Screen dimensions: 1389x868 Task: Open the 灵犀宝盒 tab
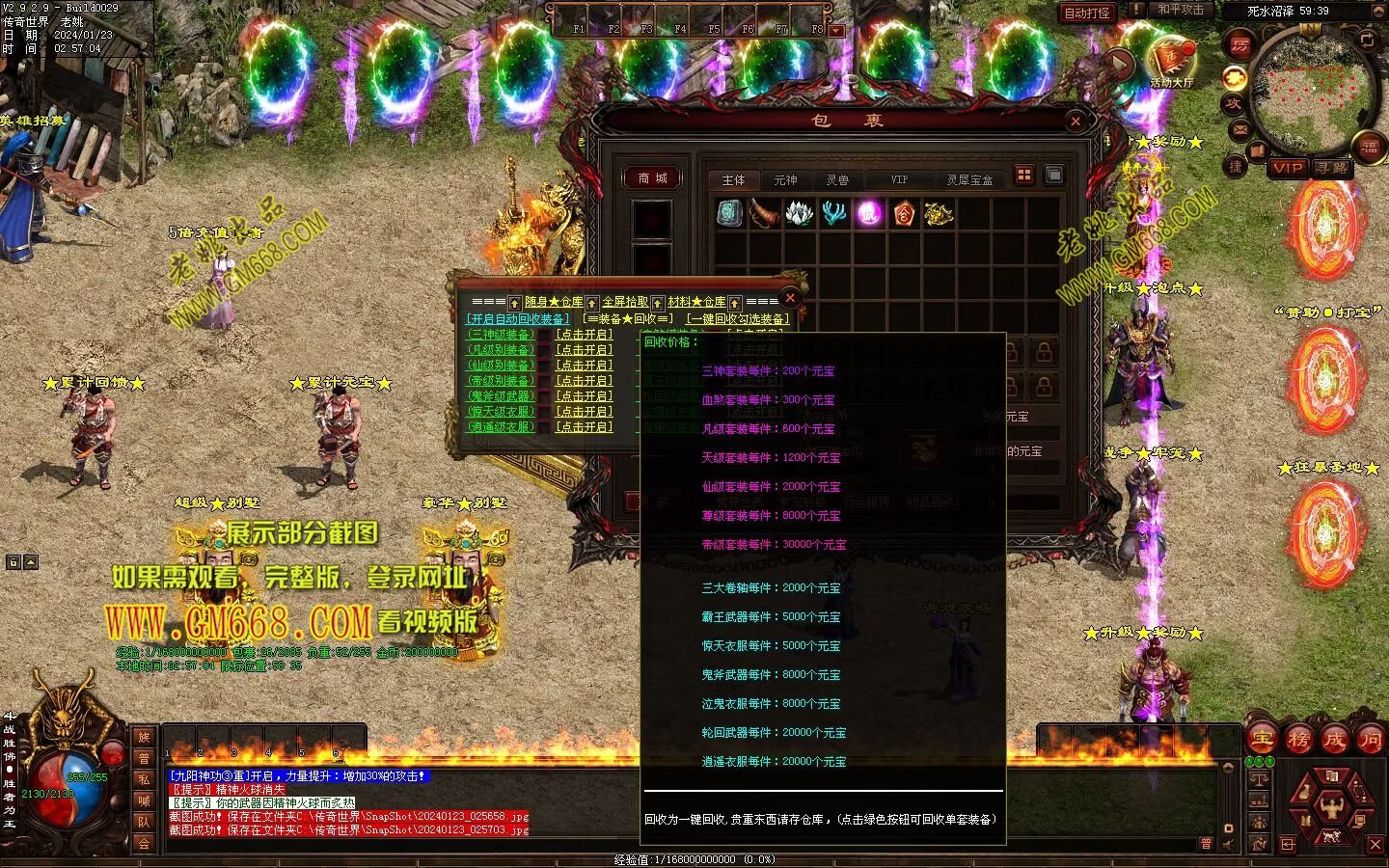click(969, 180)
